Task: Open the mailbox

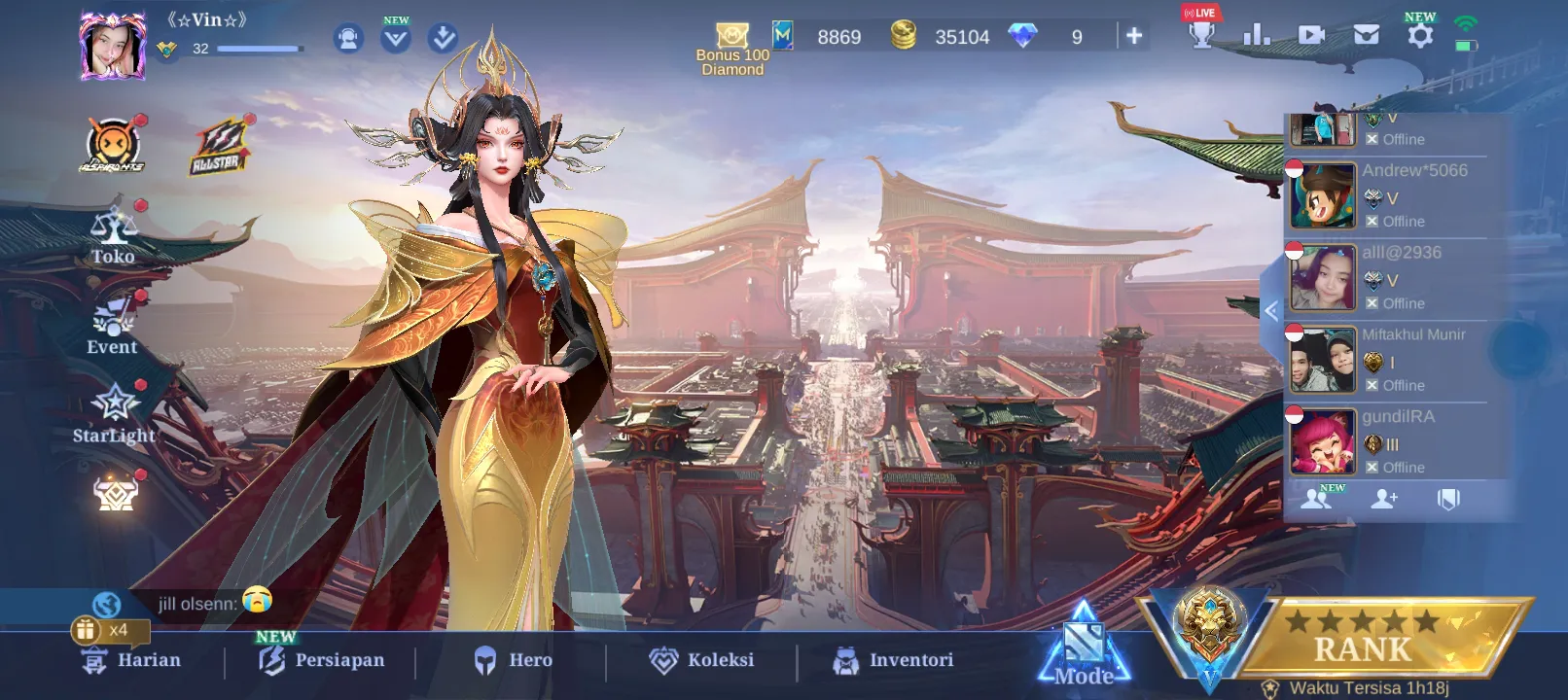Action: pyautogui.click(x=1366, y=36)
